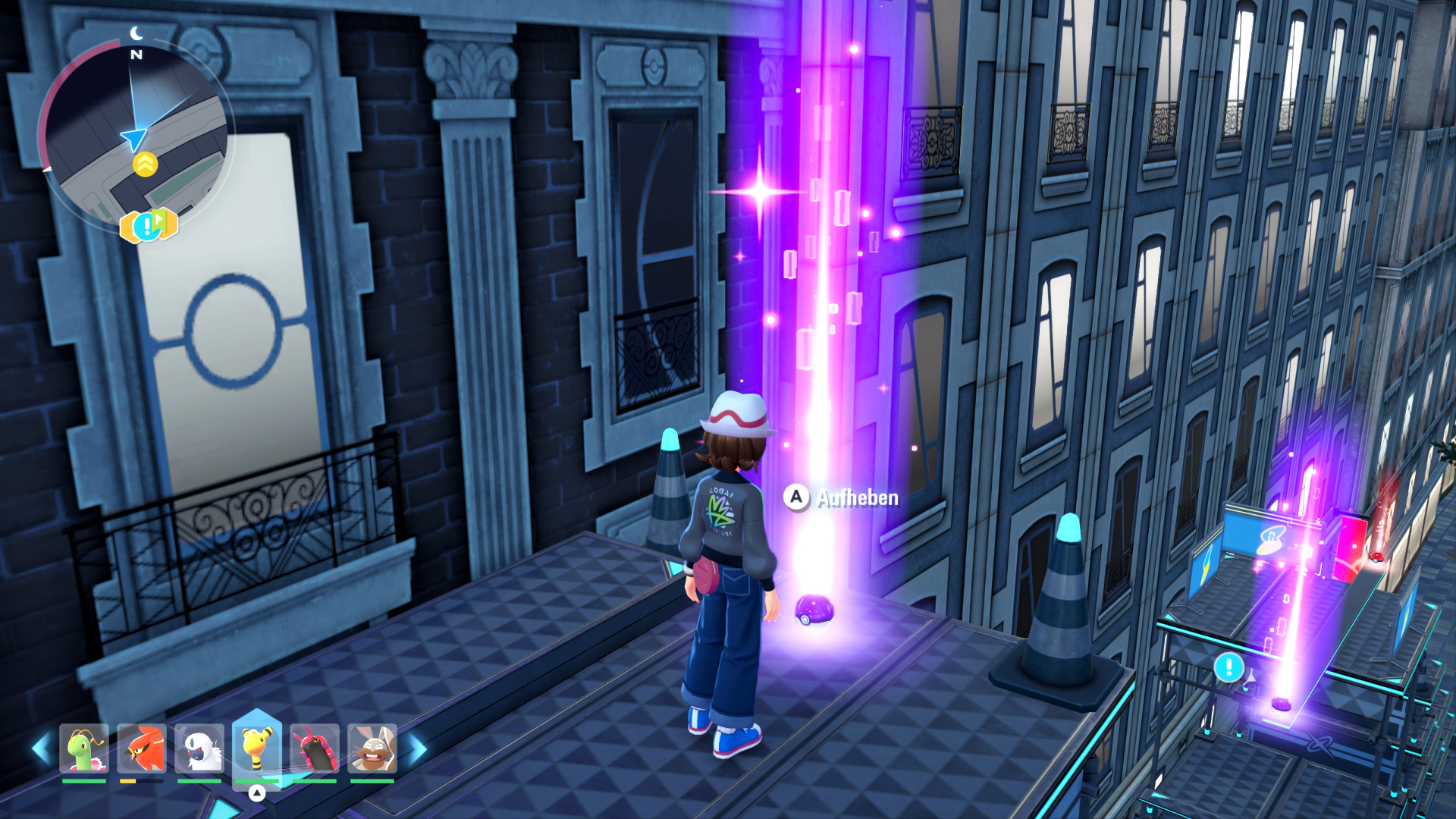Pick Scolipede from the party bar

click(x=315, y=749)
